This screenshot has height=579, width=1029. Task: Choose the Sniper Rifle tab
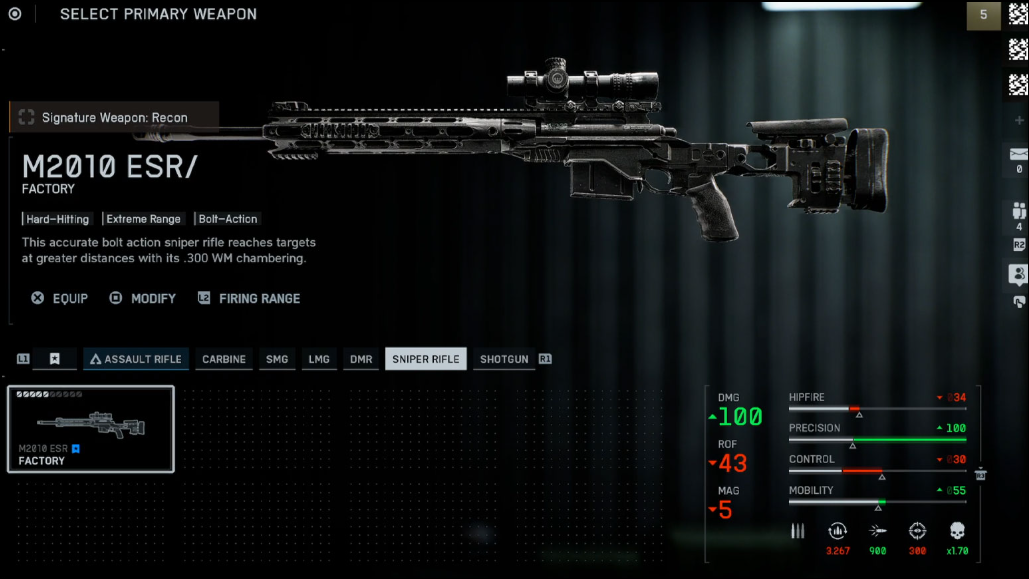[425, 359]
